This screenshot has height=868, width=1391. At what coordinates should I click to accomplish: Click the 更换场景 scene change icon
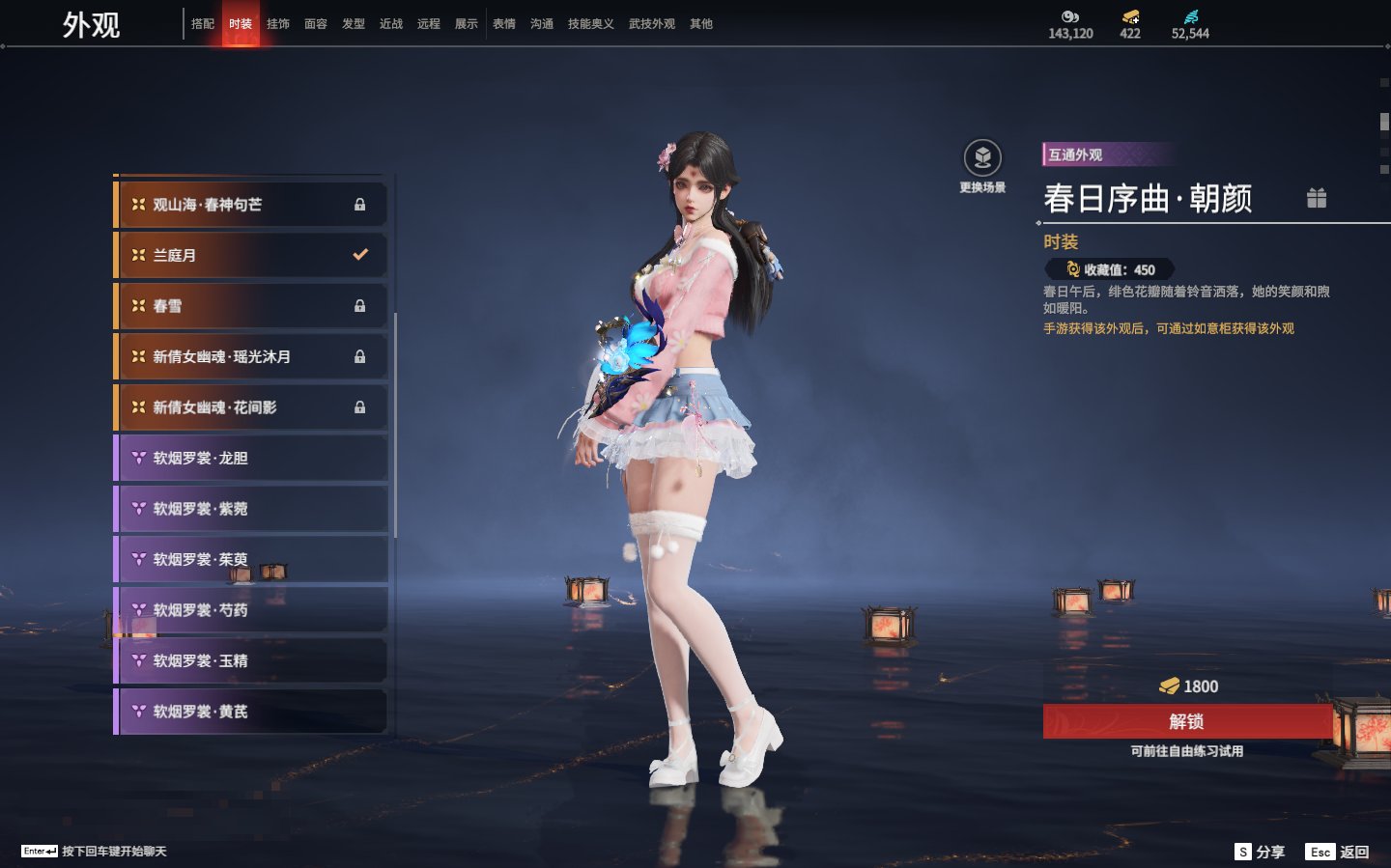click(x=982, y=159)
